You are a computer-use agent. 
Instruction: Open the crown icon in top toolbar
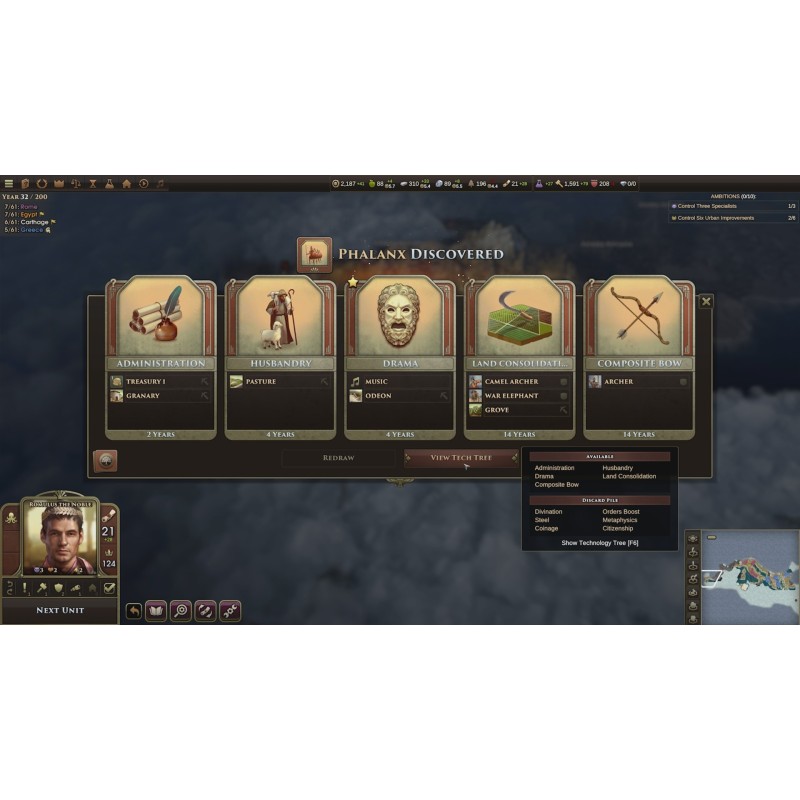59,184
